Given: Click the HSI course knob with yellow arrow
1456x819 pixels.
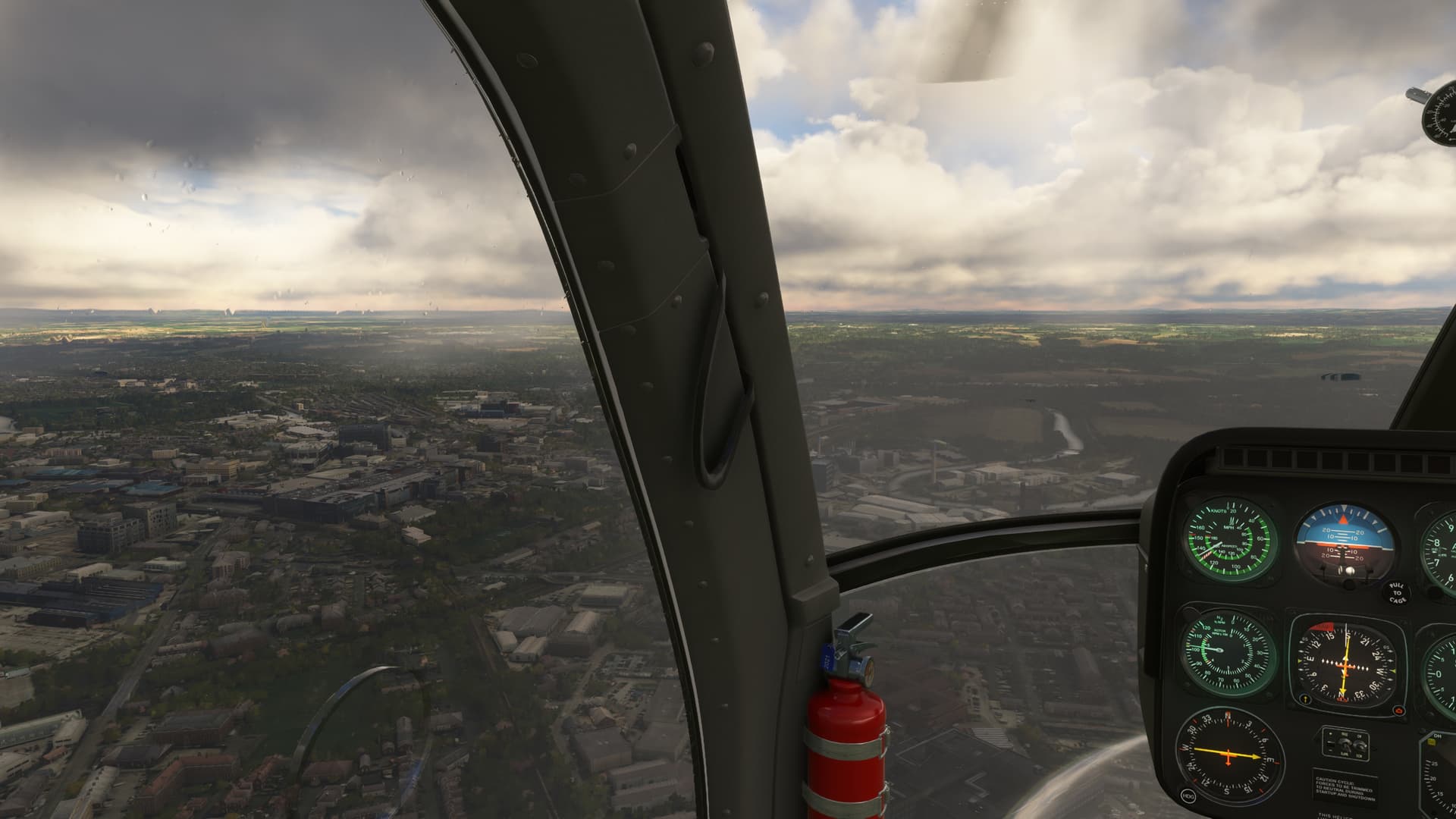Looking at the screenshot, I should point(1304,699).
